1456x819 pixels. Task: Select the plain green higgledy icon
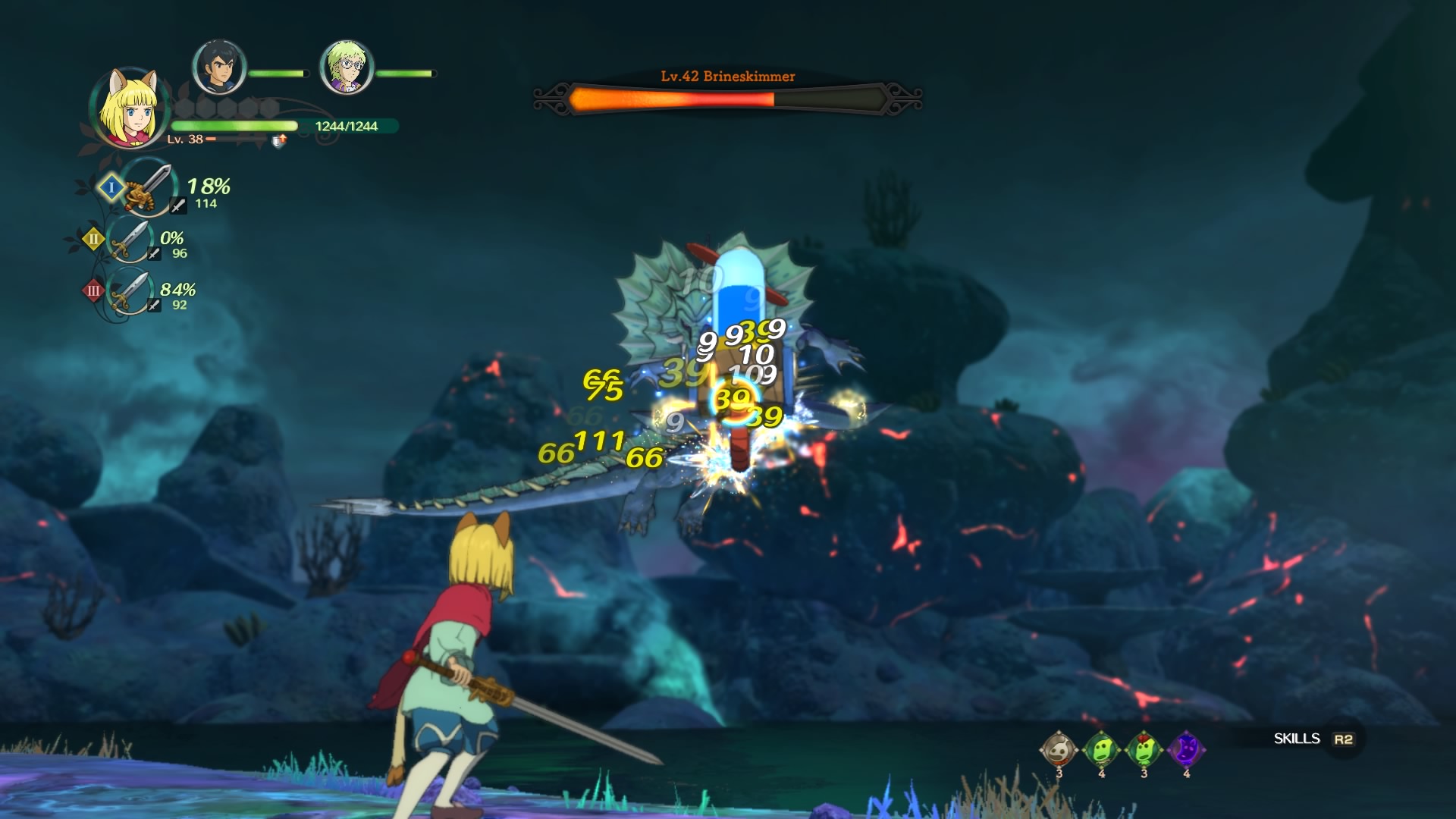1102,750
